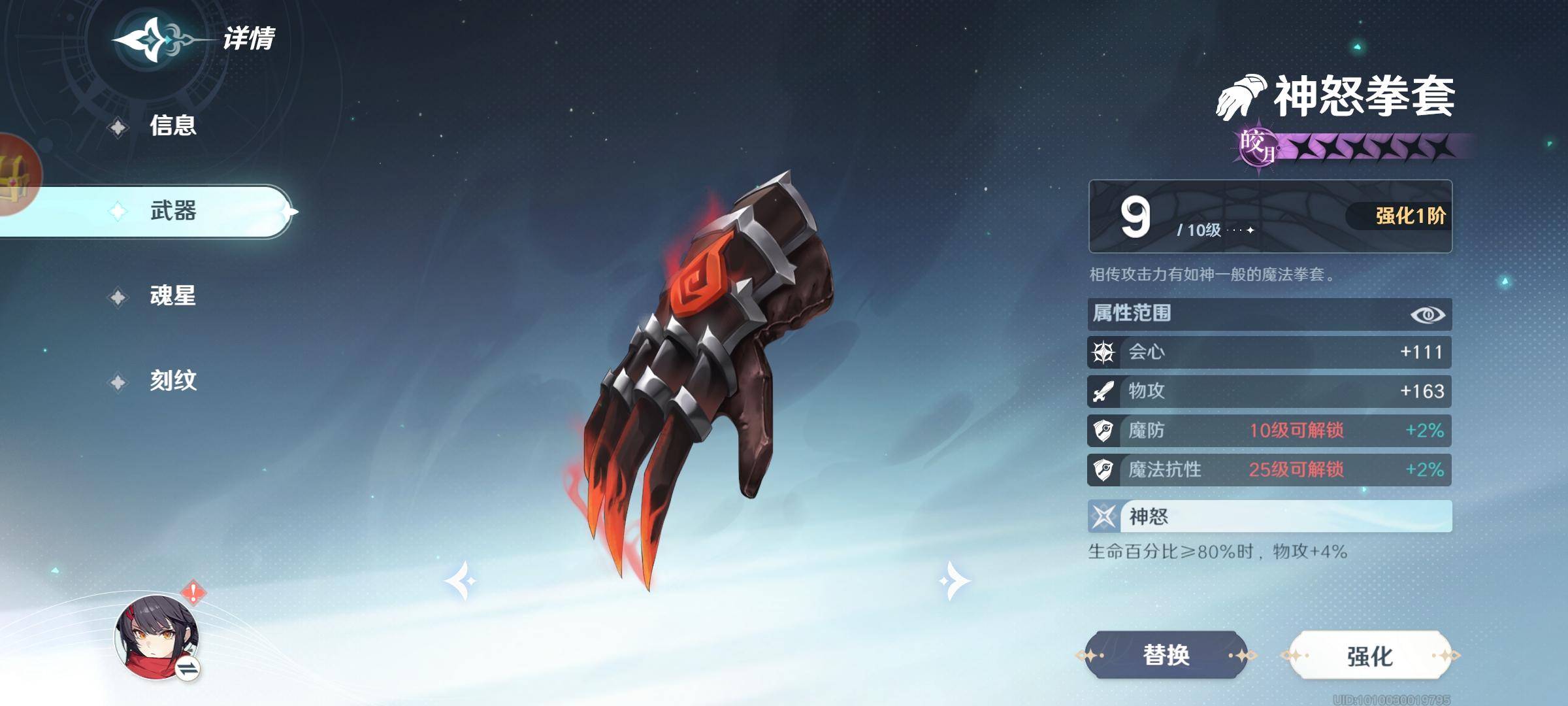Select the 神怒 skill header

click(1269, 516)
